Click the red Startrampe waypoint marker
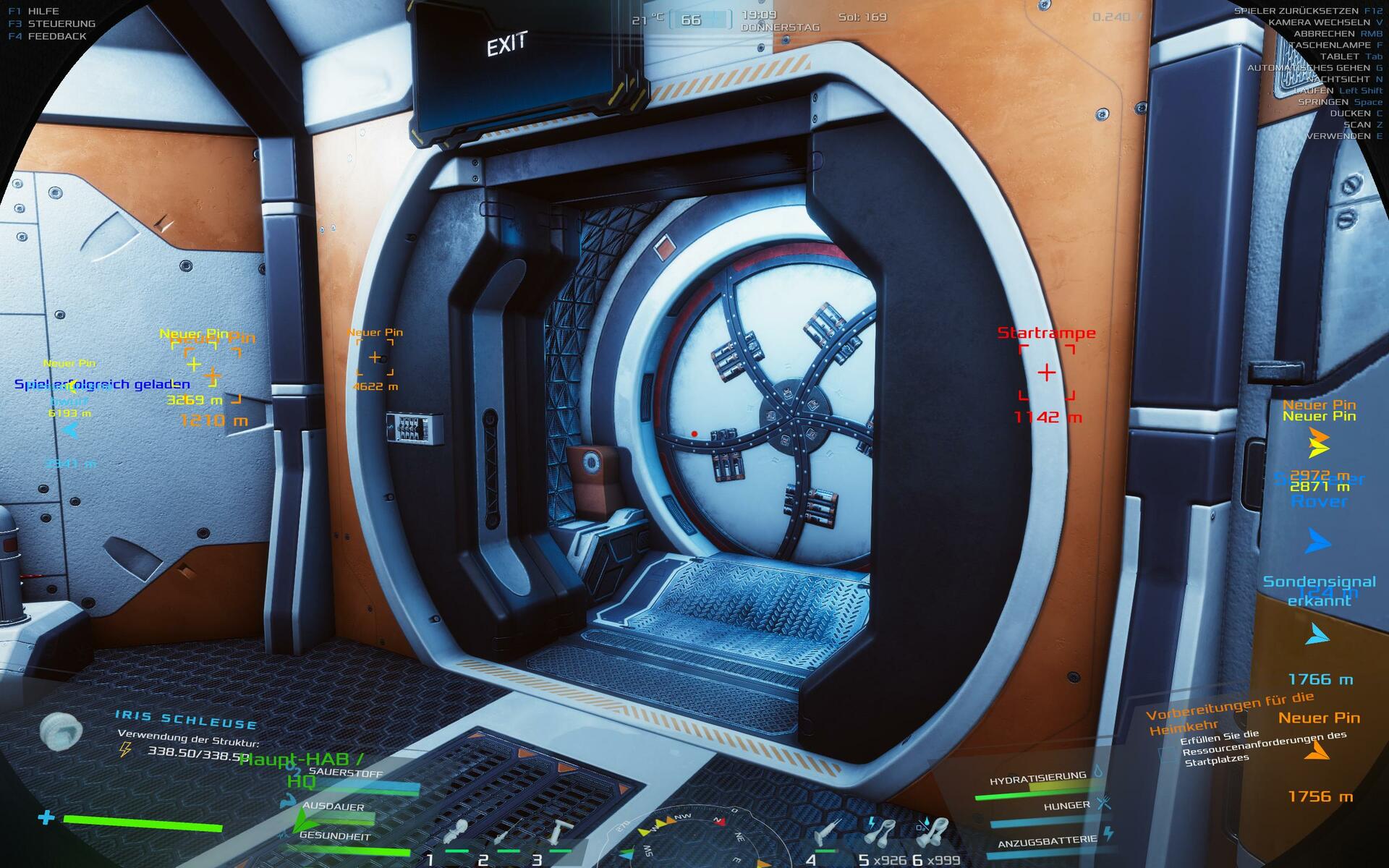This screenshot has height=868, width=1389. 1047,373
